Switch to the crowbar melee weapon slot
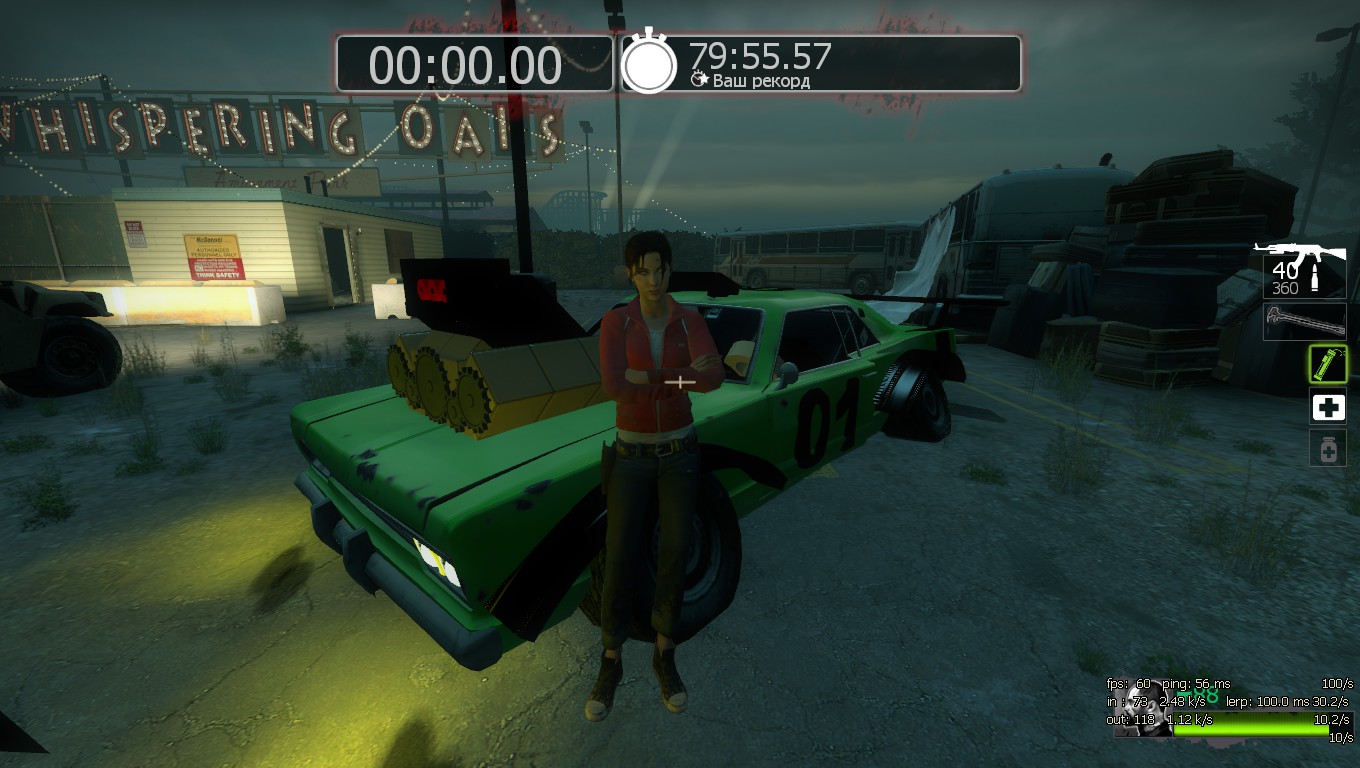This screenshot has width=1360, height=768. pos(1304,322)
